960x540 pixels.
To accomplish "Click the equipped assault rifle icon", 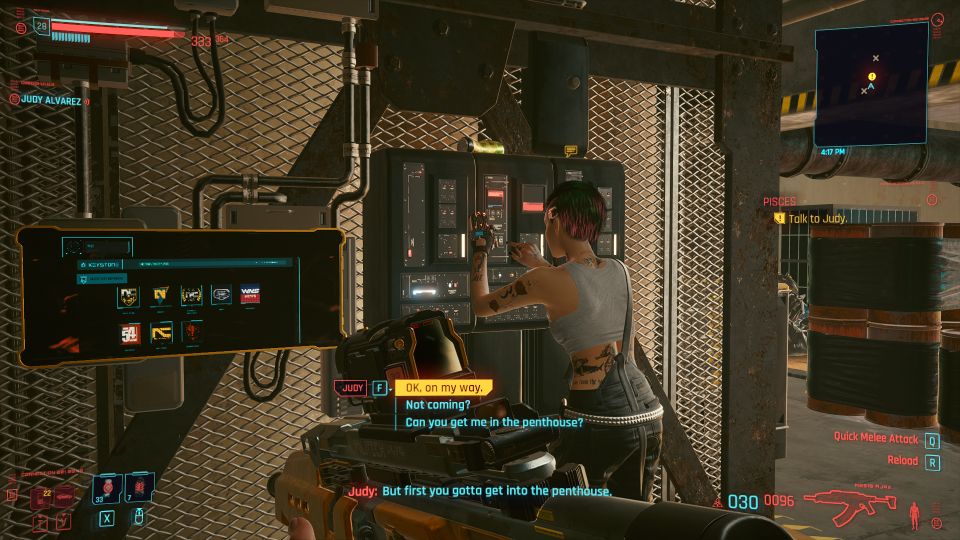I will tap(848, 503).
